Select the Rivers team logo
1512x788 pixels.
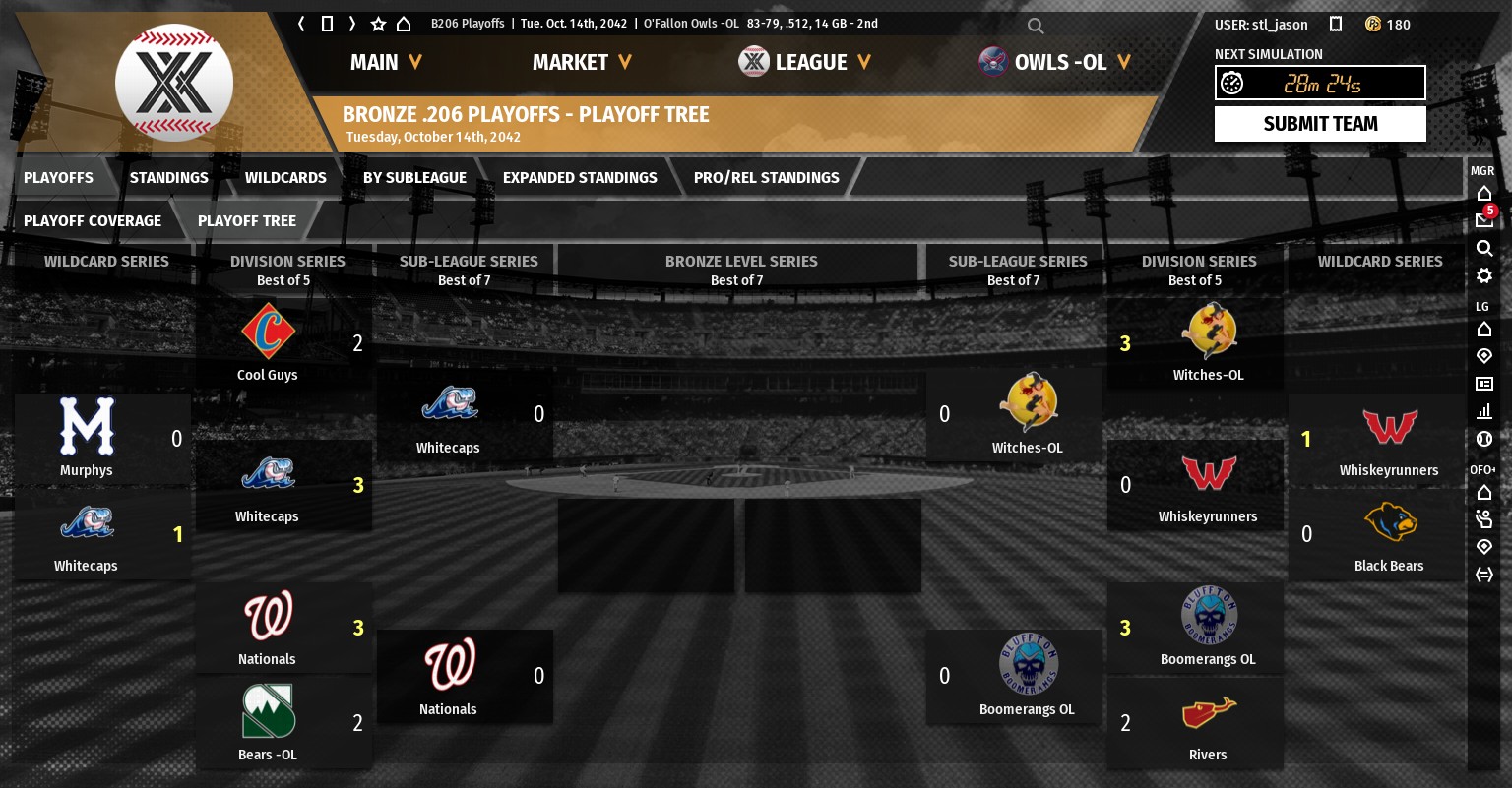pyautogui.click(x=1208, y=713)
